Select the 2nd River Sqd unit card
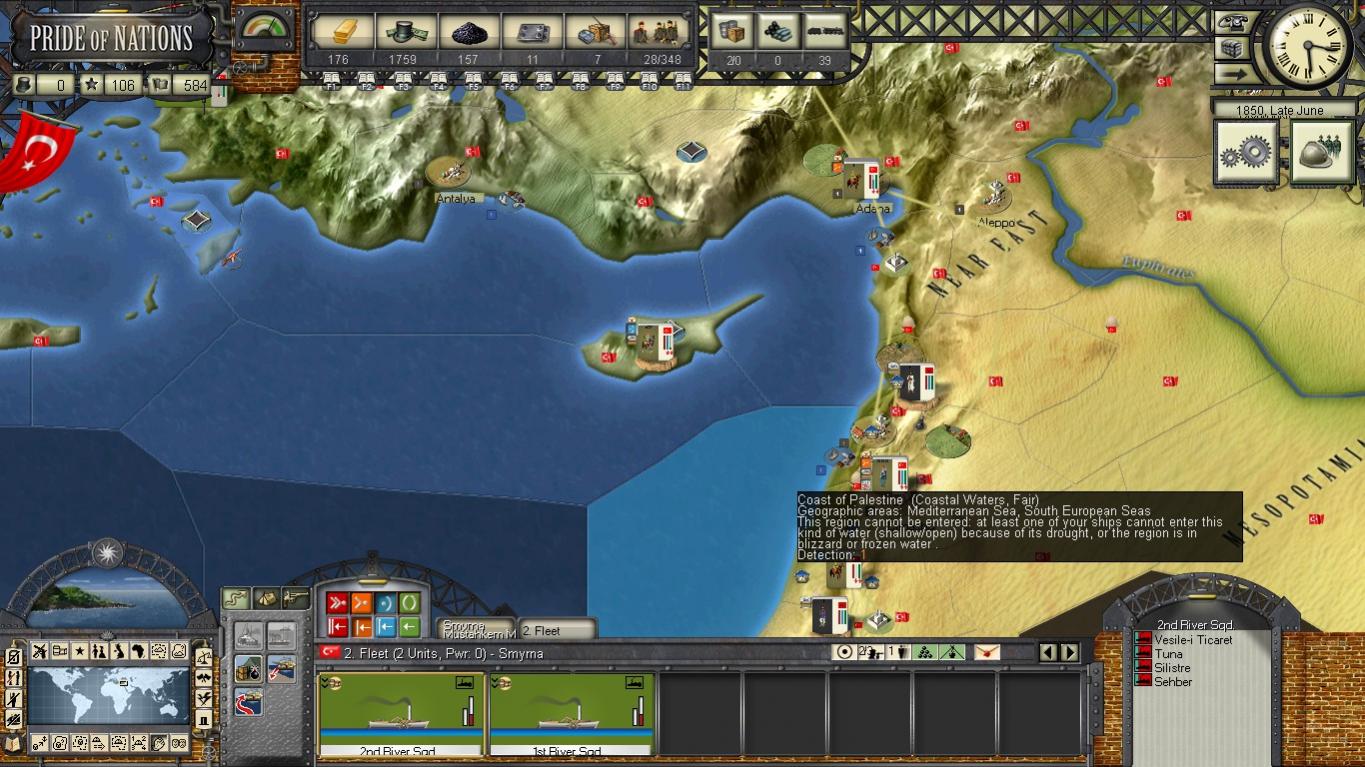Image resolution: width=1365 pixels, height=767 pixels. click(x=401, y=714)
